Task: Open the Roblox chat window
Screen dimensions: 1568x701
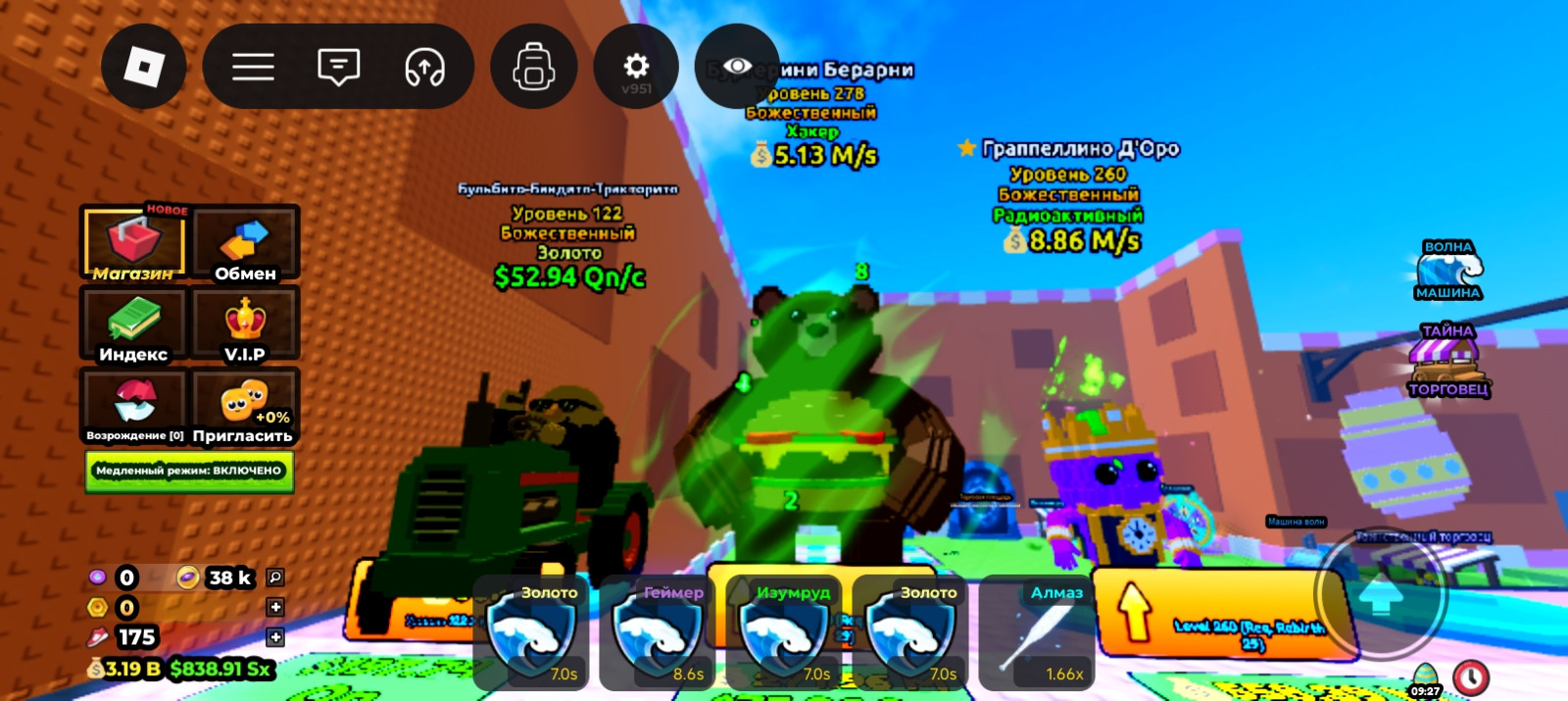Action: click(x=338, y=67)
